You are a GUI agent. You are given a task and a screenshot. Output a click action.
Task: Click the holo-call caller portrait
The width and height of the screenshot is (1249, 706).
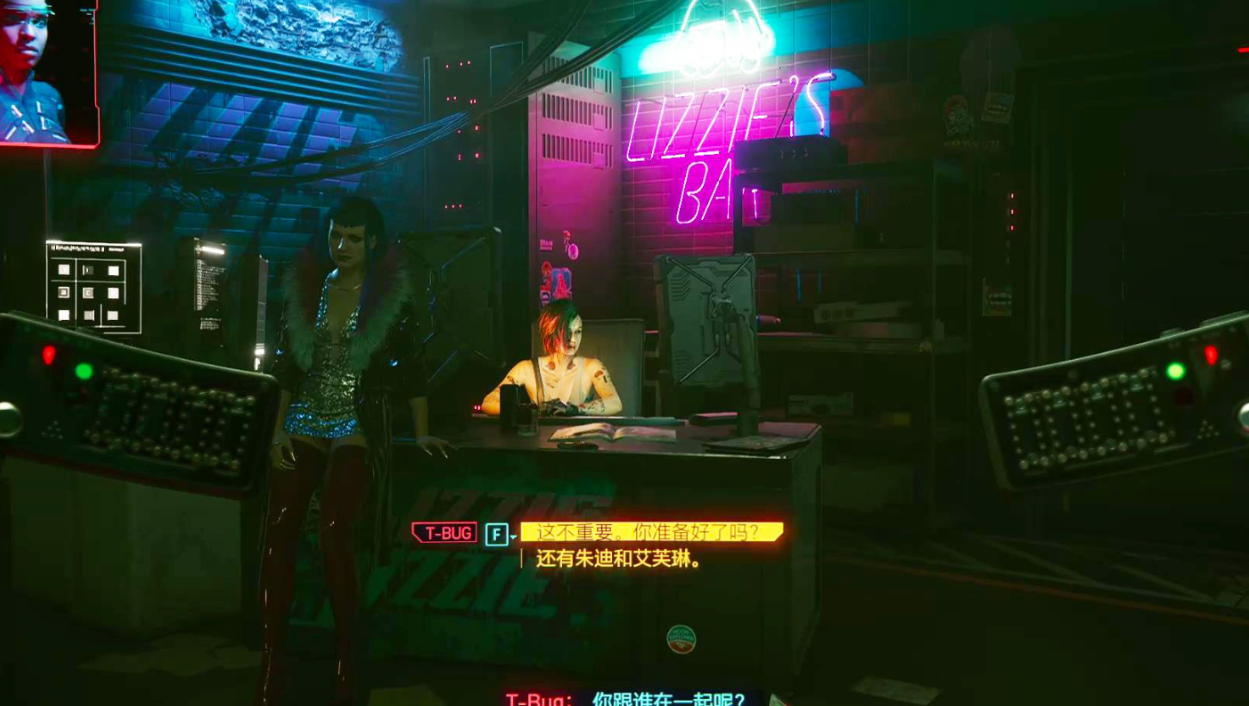[47, 72]
